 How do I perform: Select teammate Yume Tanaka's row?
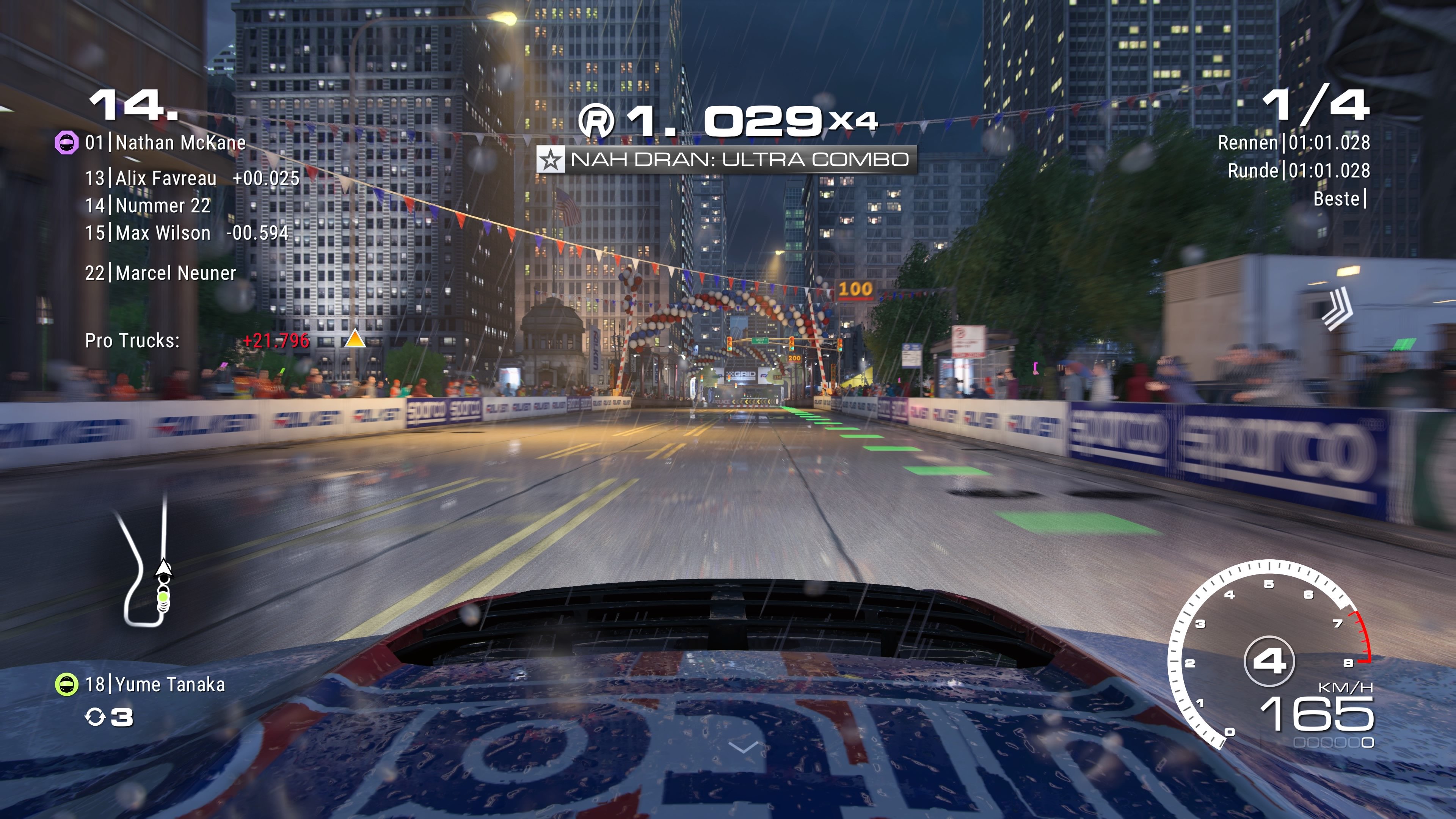[155, 685]
